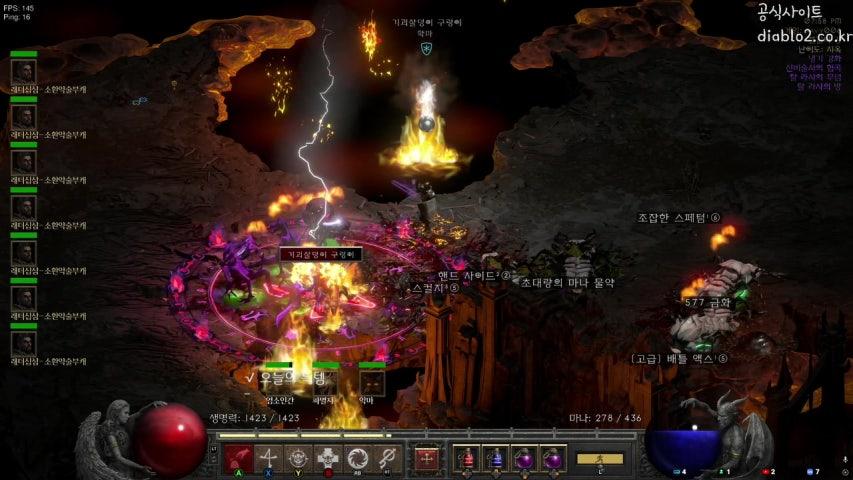Select the circular sigil skill icon
Screen dimensions: 853x480
(298, 459)
